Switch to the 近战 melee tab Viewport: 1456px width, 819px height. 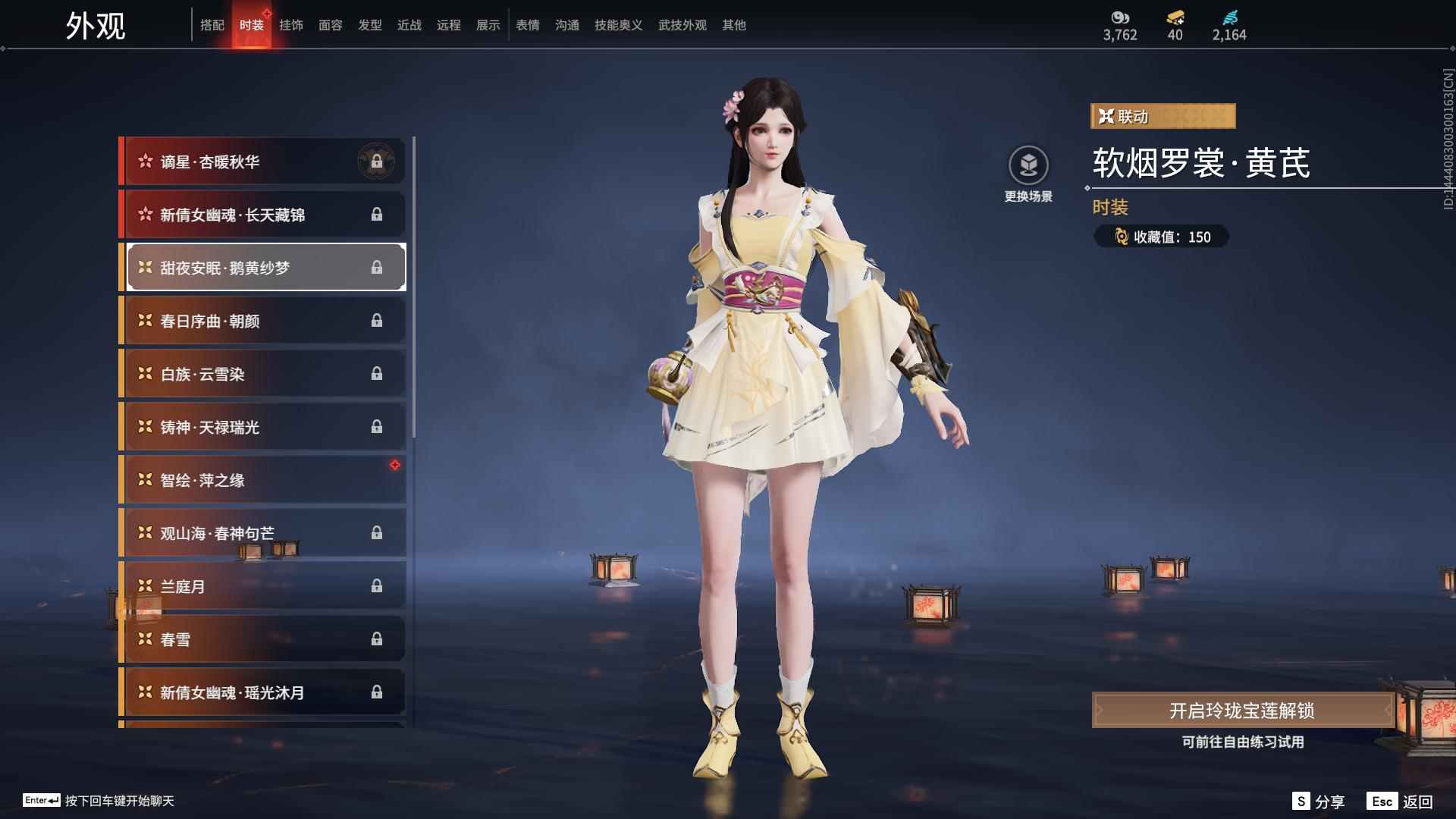(x=409, y=25)
